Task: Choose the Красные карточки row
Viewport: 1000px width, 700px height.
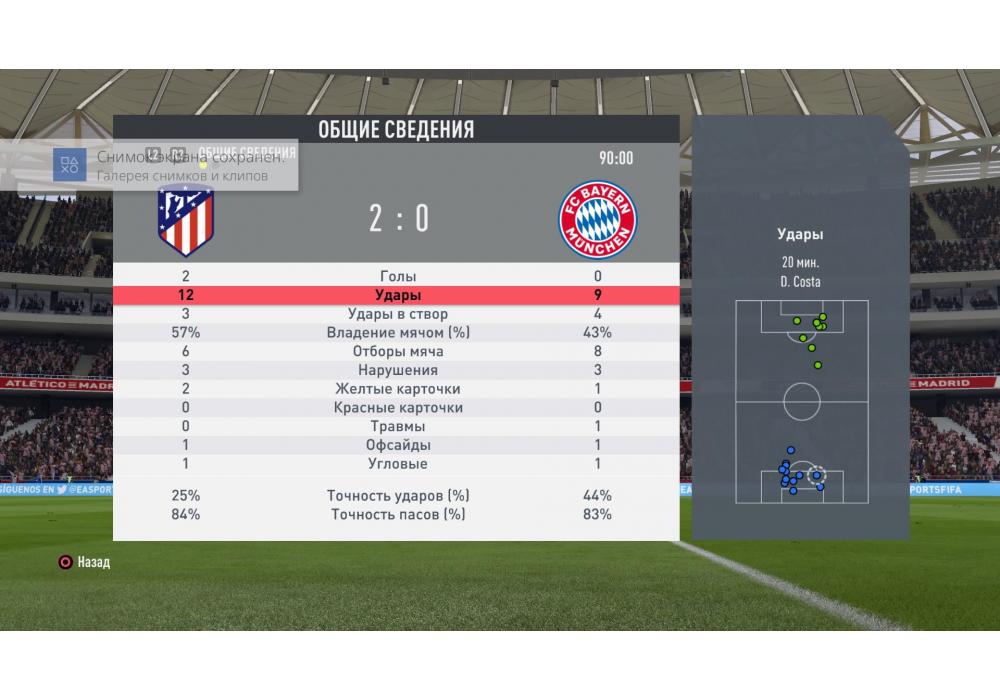Action: [398, 408]
